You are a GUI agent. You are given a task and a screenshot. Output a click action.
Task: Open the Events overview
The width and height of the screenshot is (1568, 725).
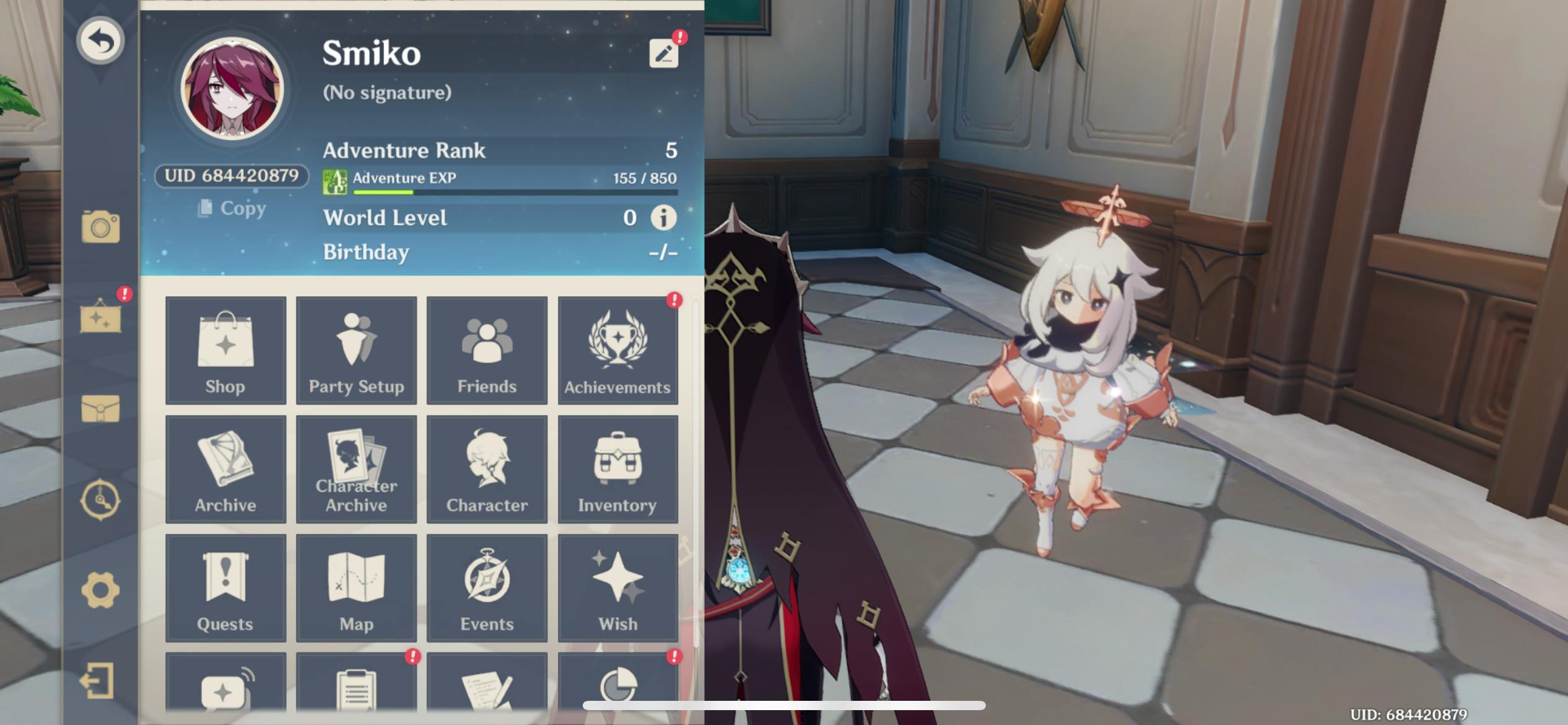click(x=487, y=589)
